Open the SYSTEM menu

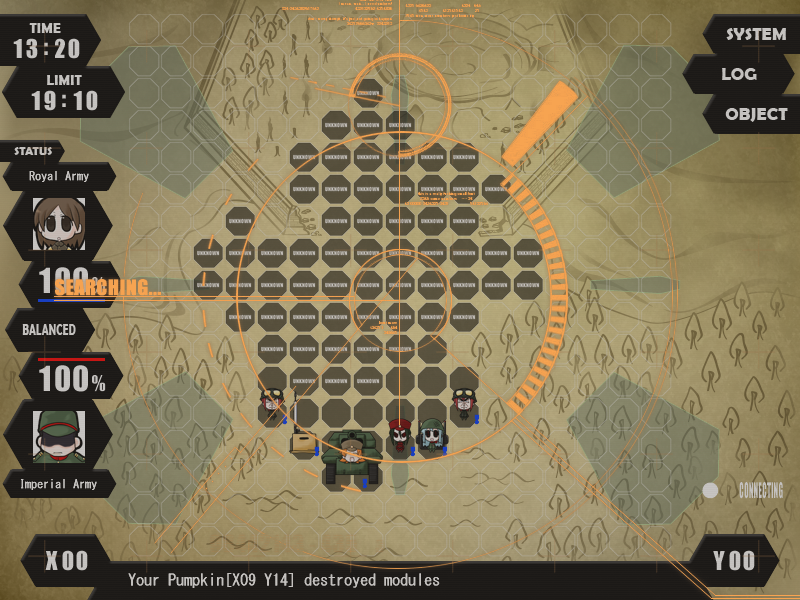[755, 35]
